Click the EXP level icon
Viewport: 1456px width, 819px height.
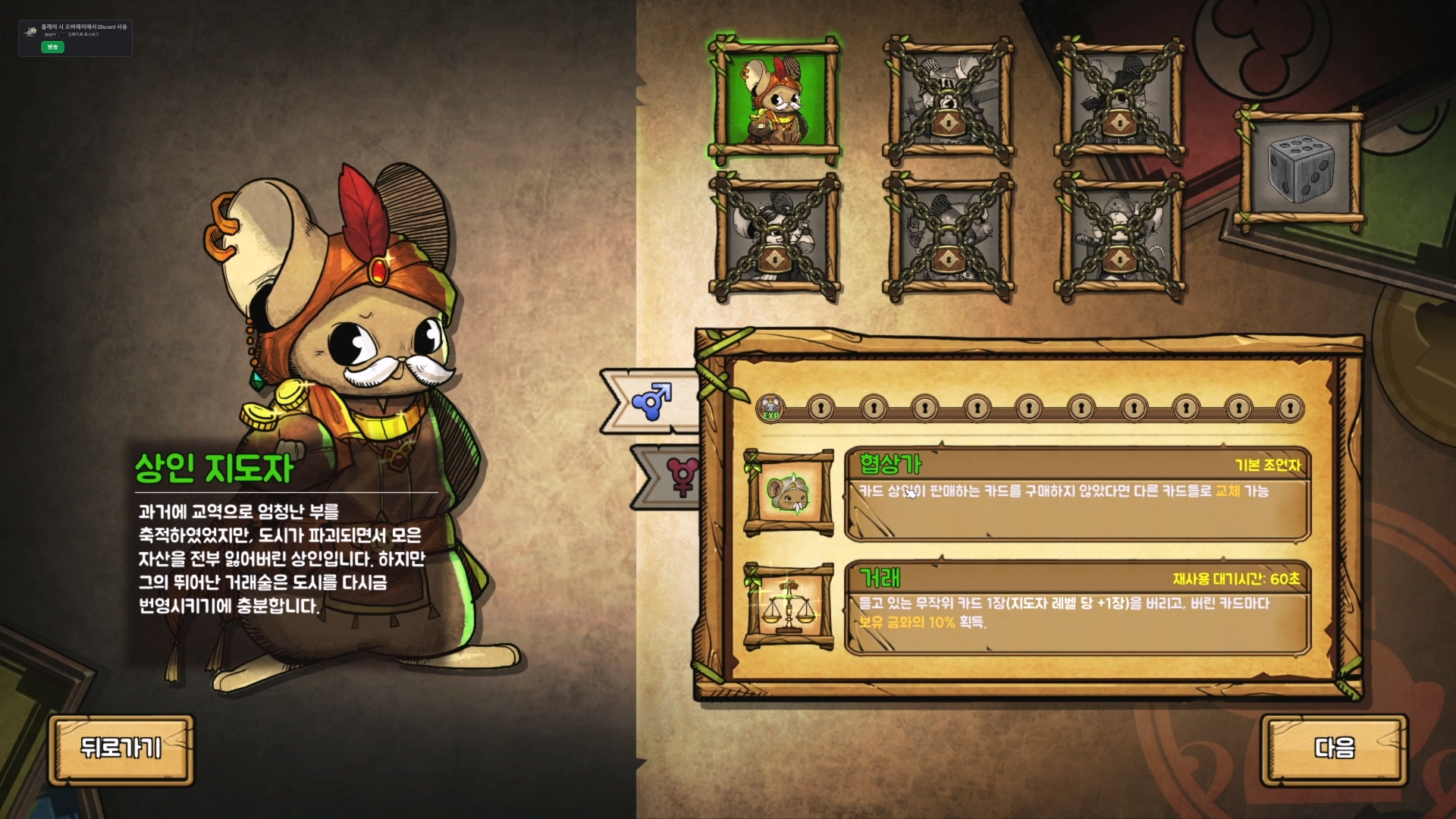pos(770,409)
